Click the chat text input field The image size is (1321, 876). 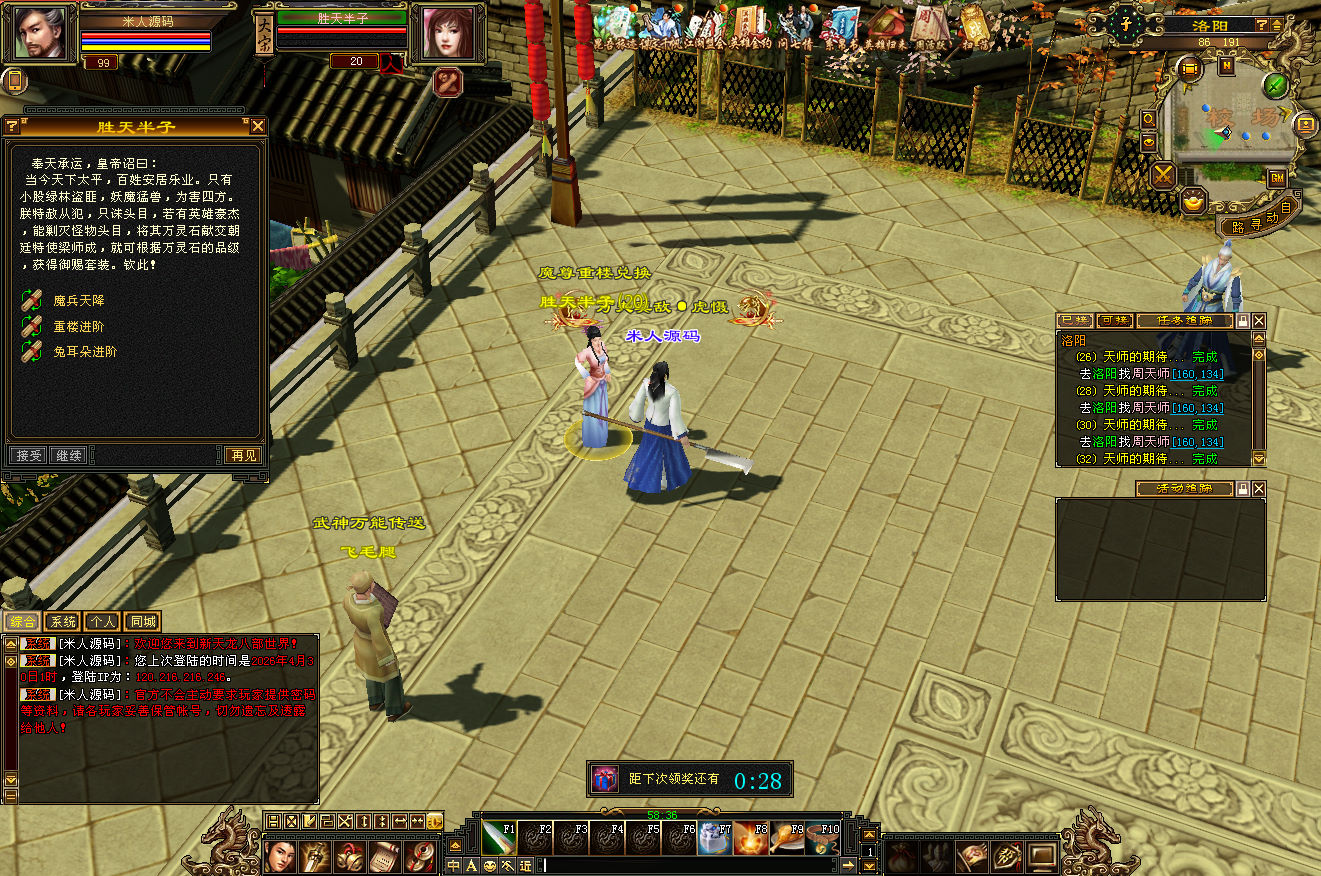(x=690, y=865)
